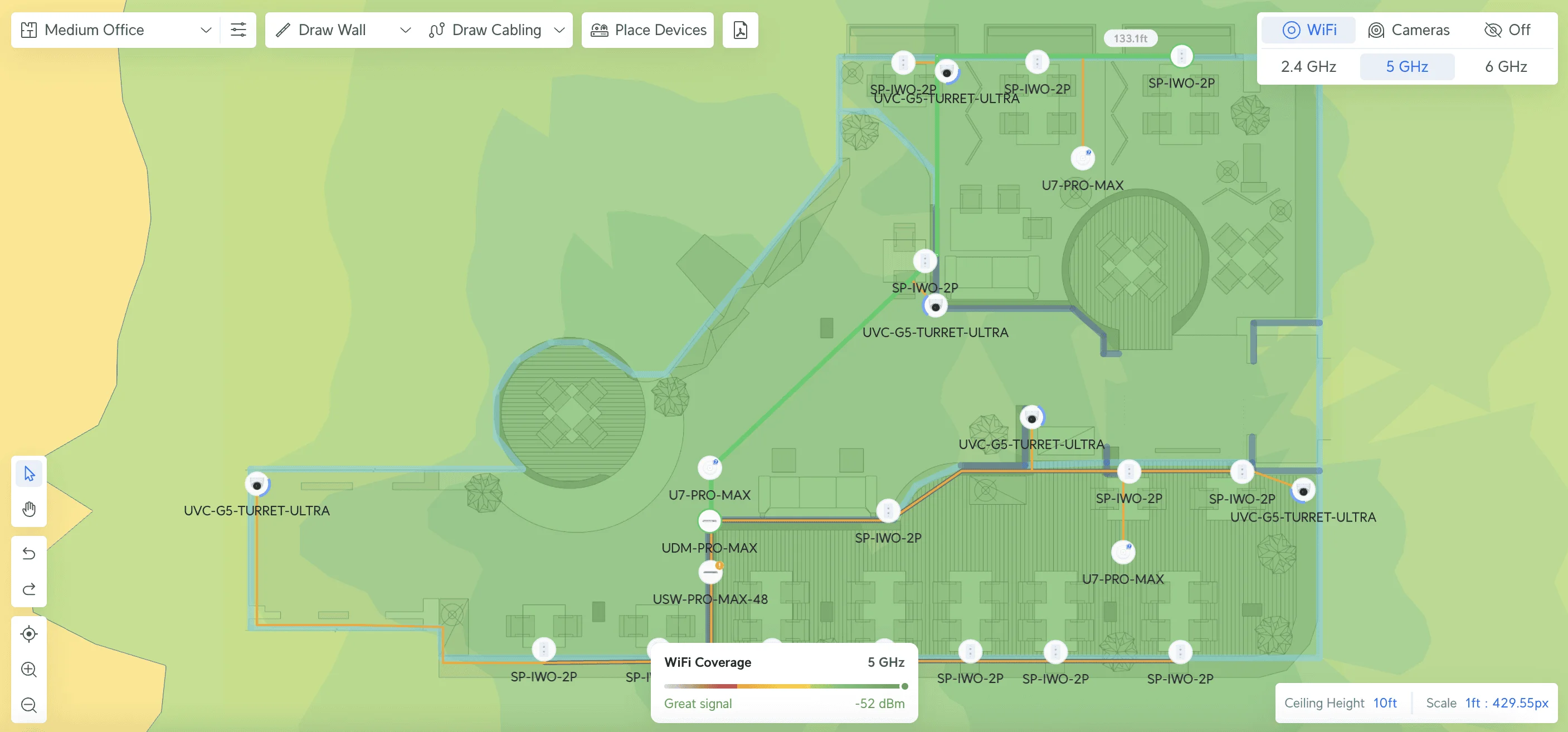Click the Place Devices button

647,29
